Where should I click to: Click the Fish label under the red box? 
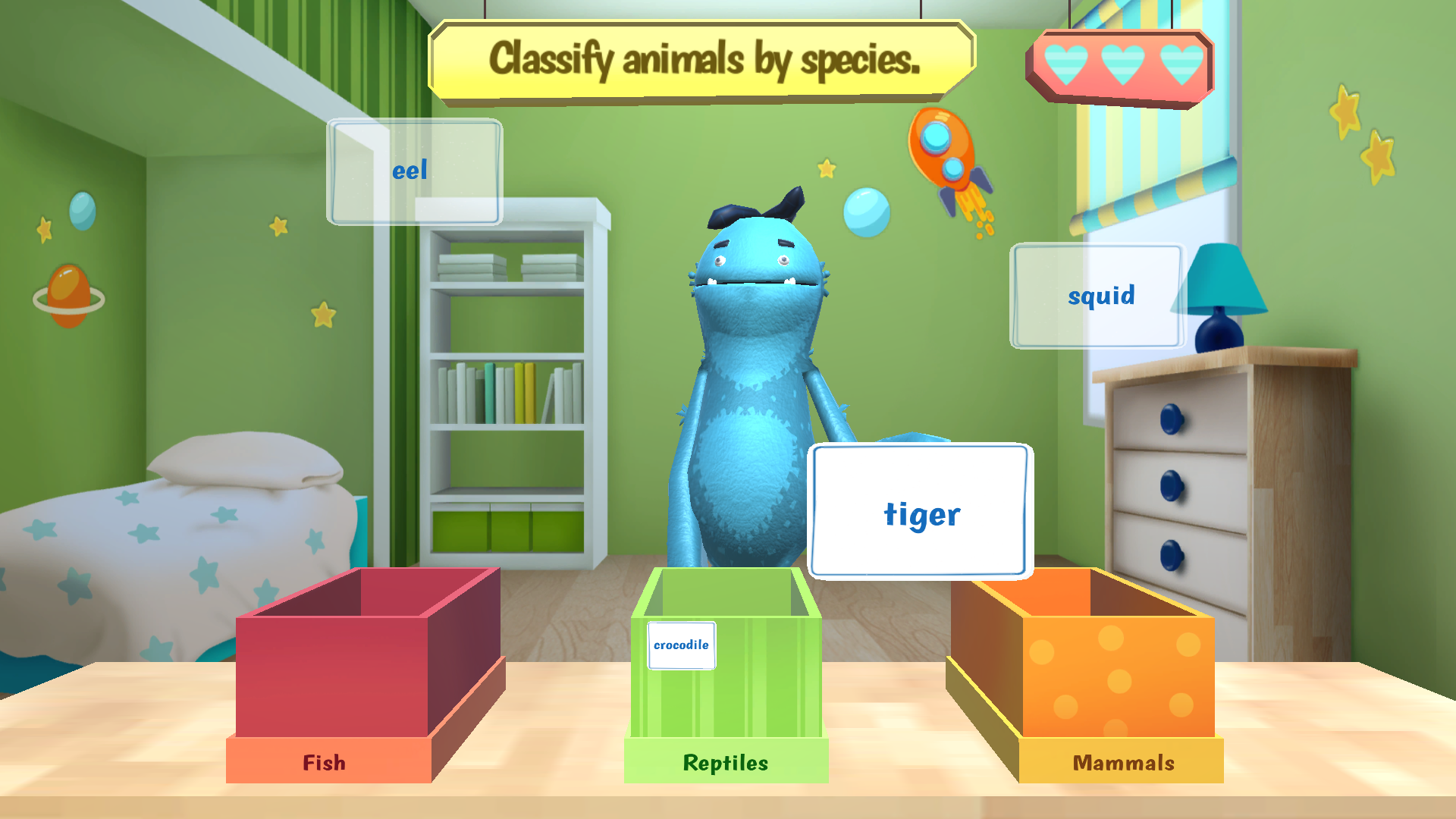pos(325,763)
